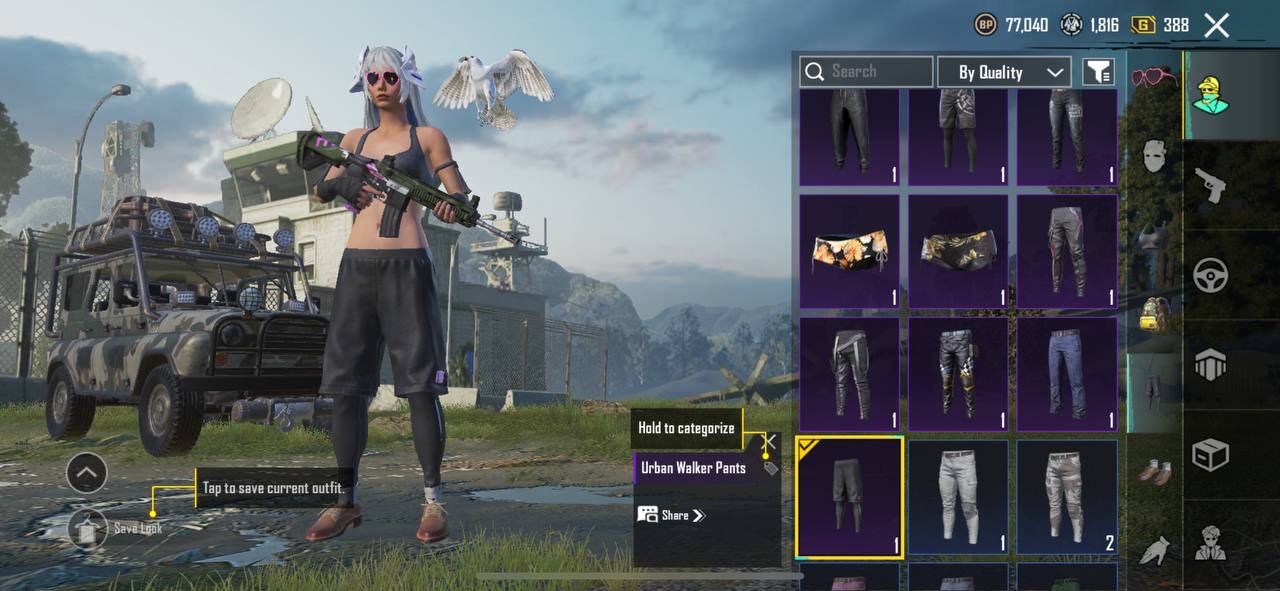The image size is (1280, 591).
Task: Close the inventory with the top-right X
Action: [1216, 25]
